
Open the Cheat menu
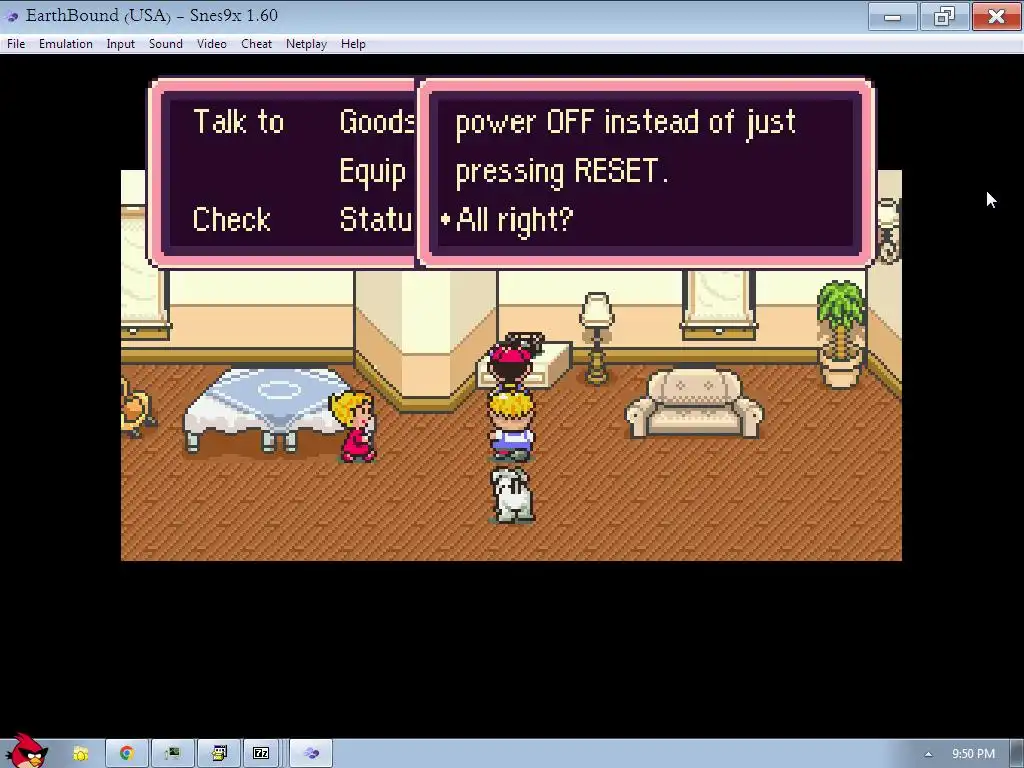(257, 44)
